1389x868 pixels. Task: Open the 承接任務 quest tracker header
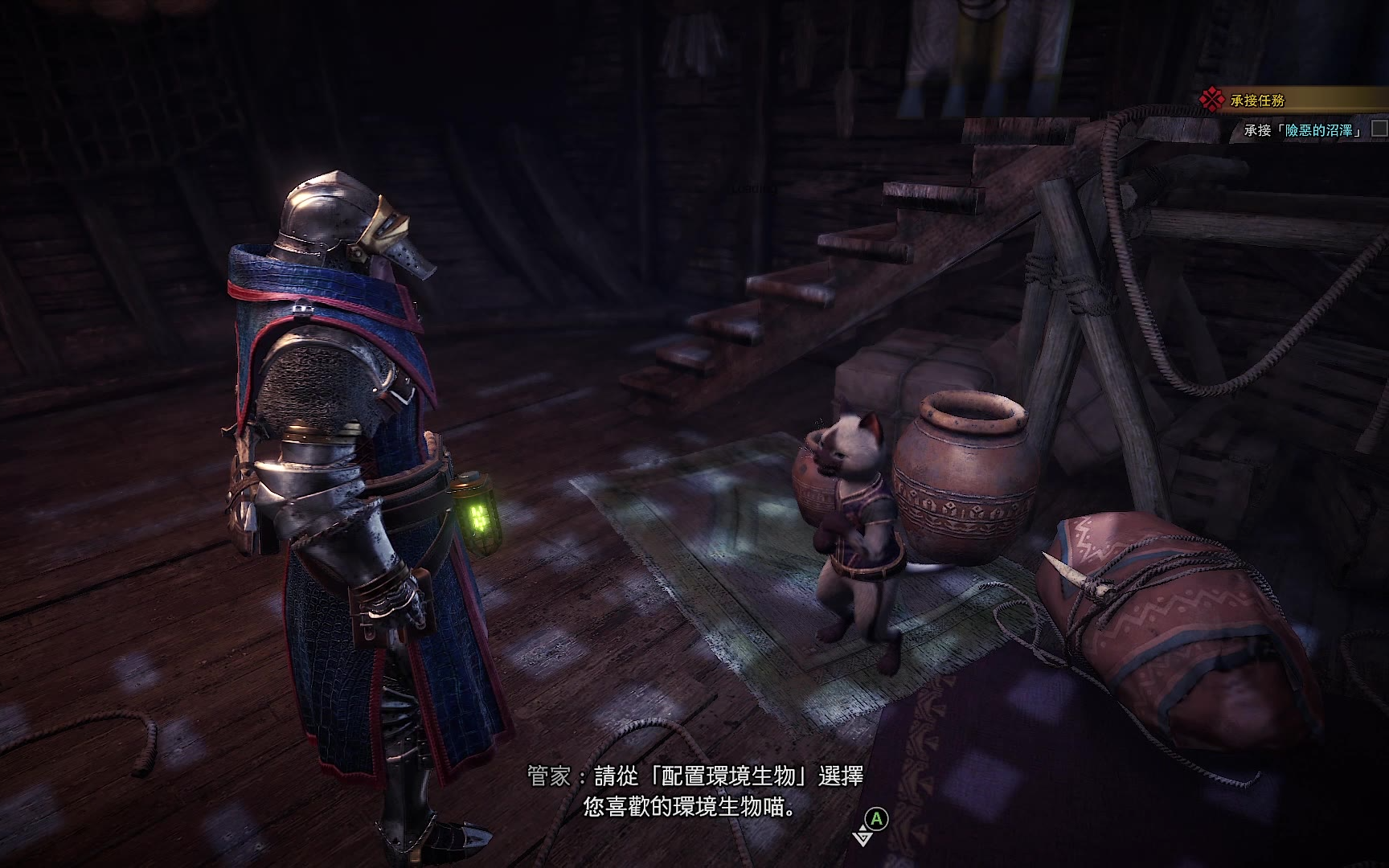pos(1258,100)
